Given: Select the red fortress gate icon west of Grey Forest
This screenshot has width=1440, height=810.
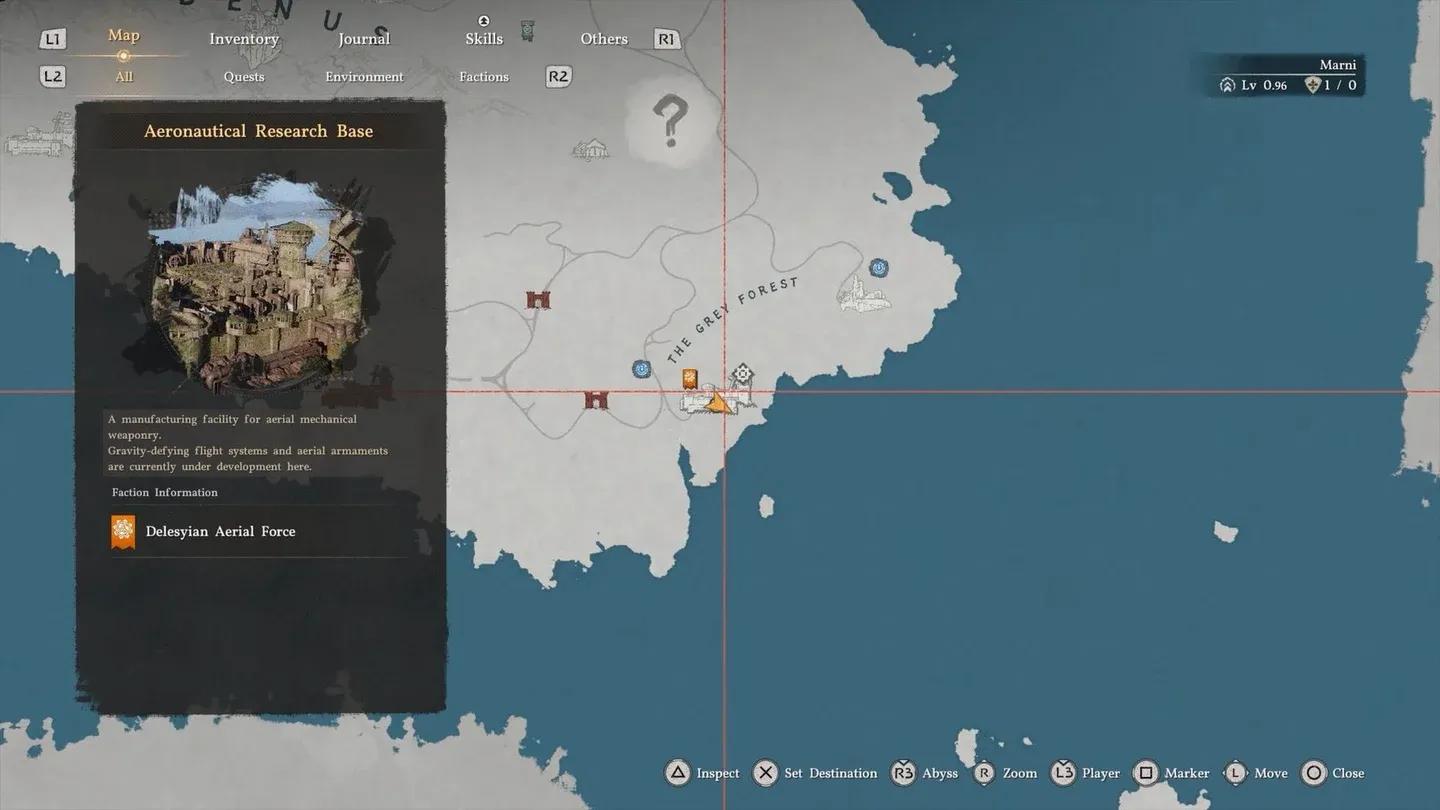Looking at the screenshot, I should 537,297.
